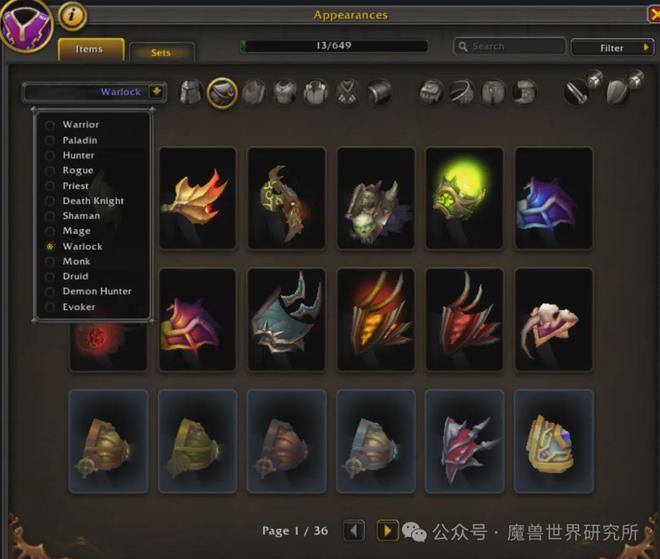Pick the Evoker class option

click(79, 306)
